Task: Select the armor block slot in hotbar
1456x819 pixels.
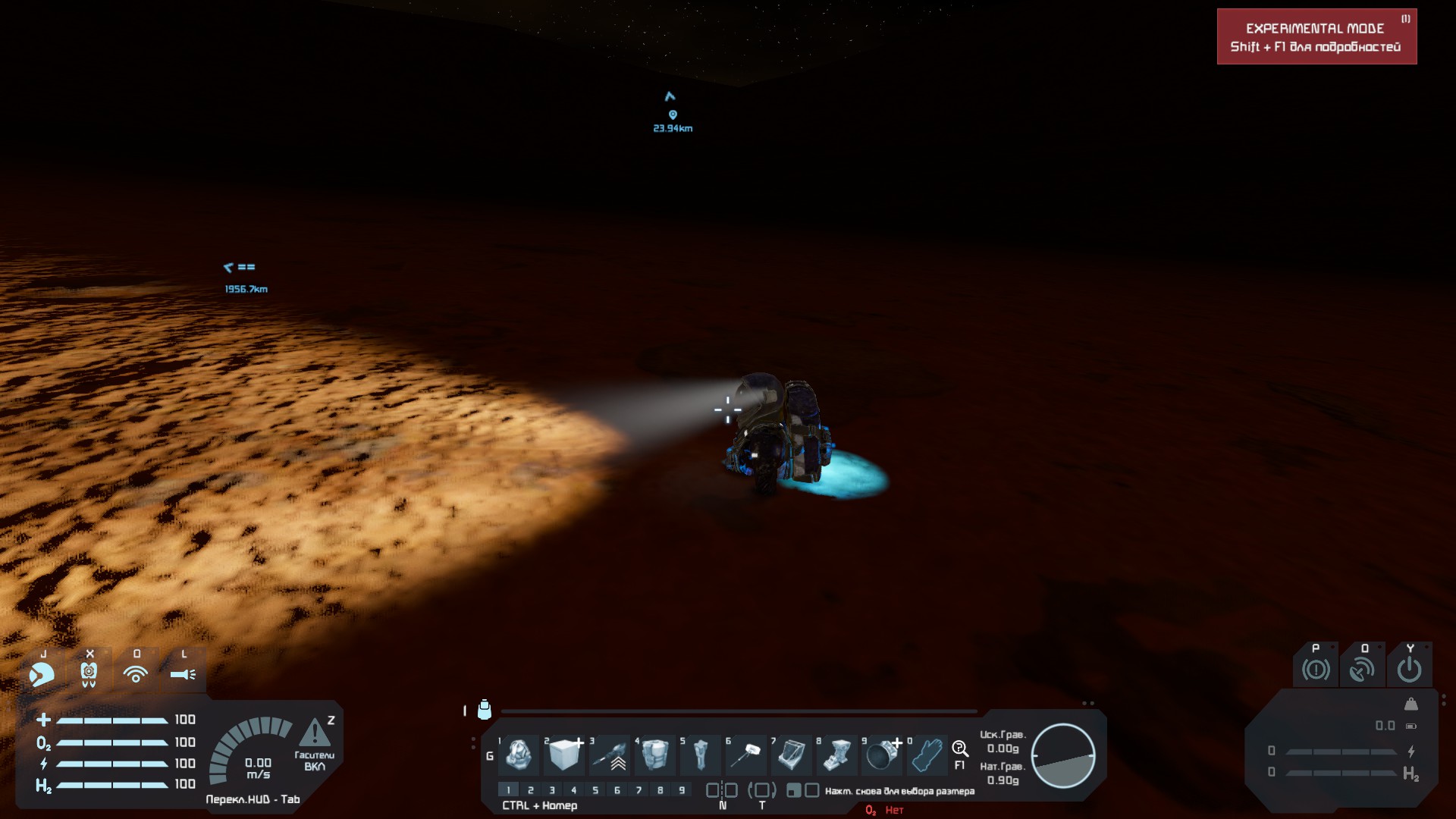Action: click(563, 755)
